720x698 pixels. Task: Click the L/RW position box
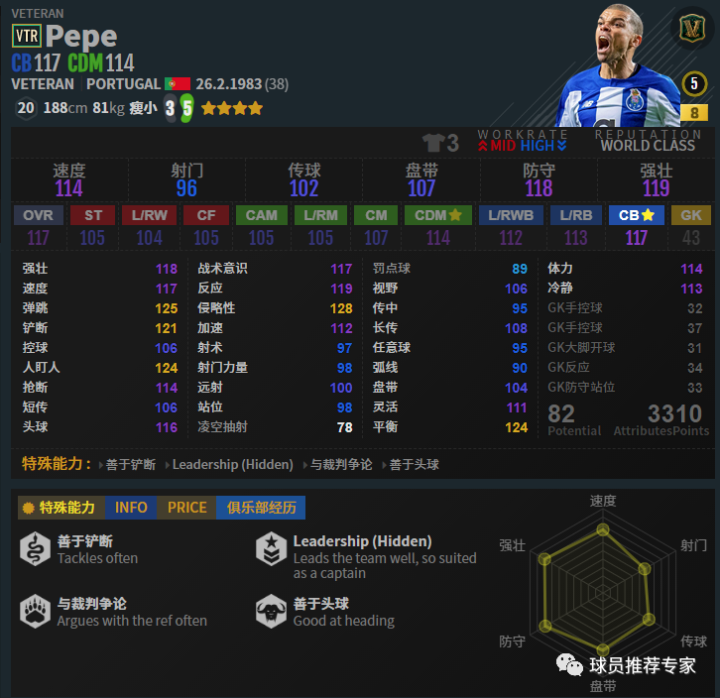point(149,215)
